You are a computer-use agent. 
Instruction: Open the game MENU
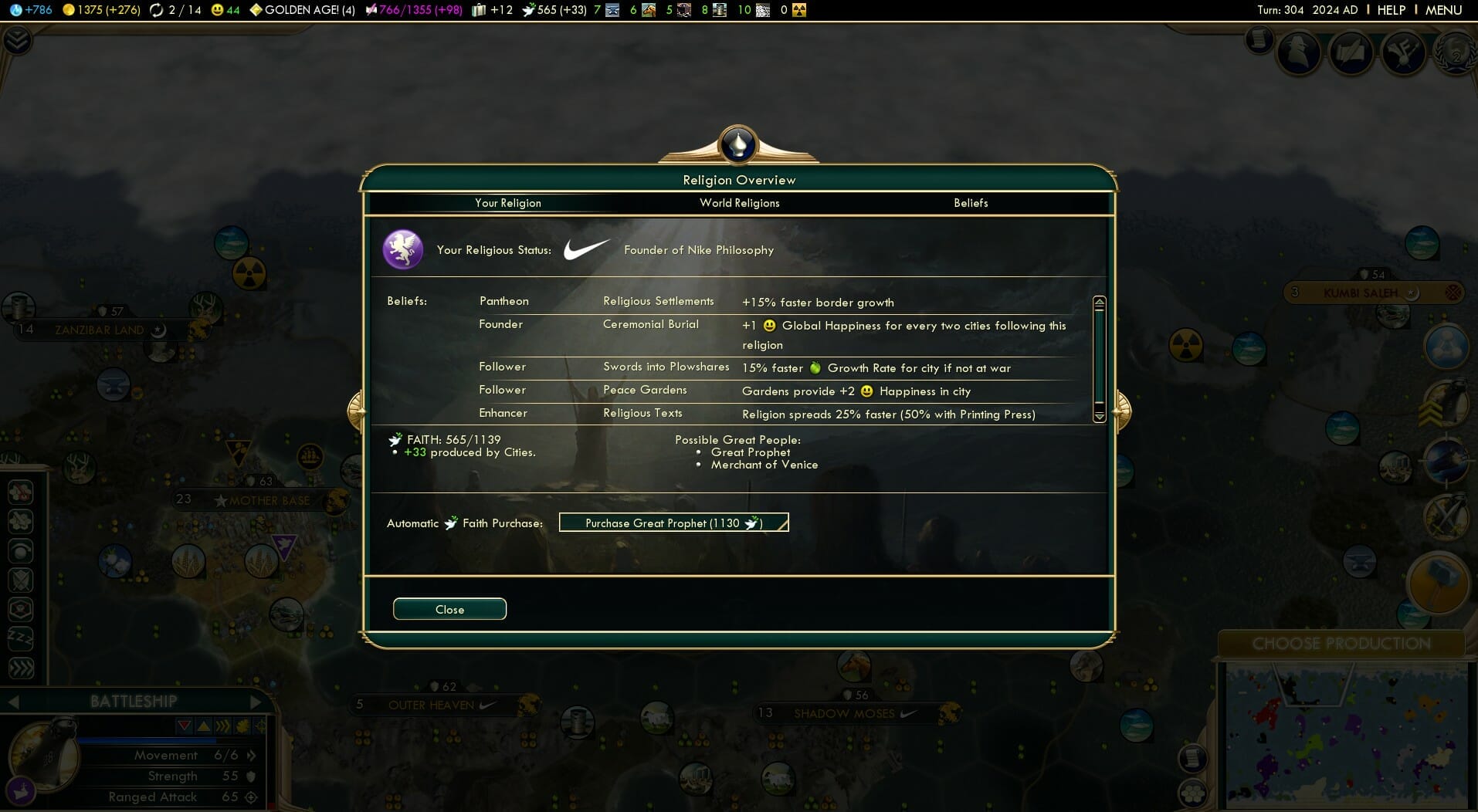[1443, 10]
